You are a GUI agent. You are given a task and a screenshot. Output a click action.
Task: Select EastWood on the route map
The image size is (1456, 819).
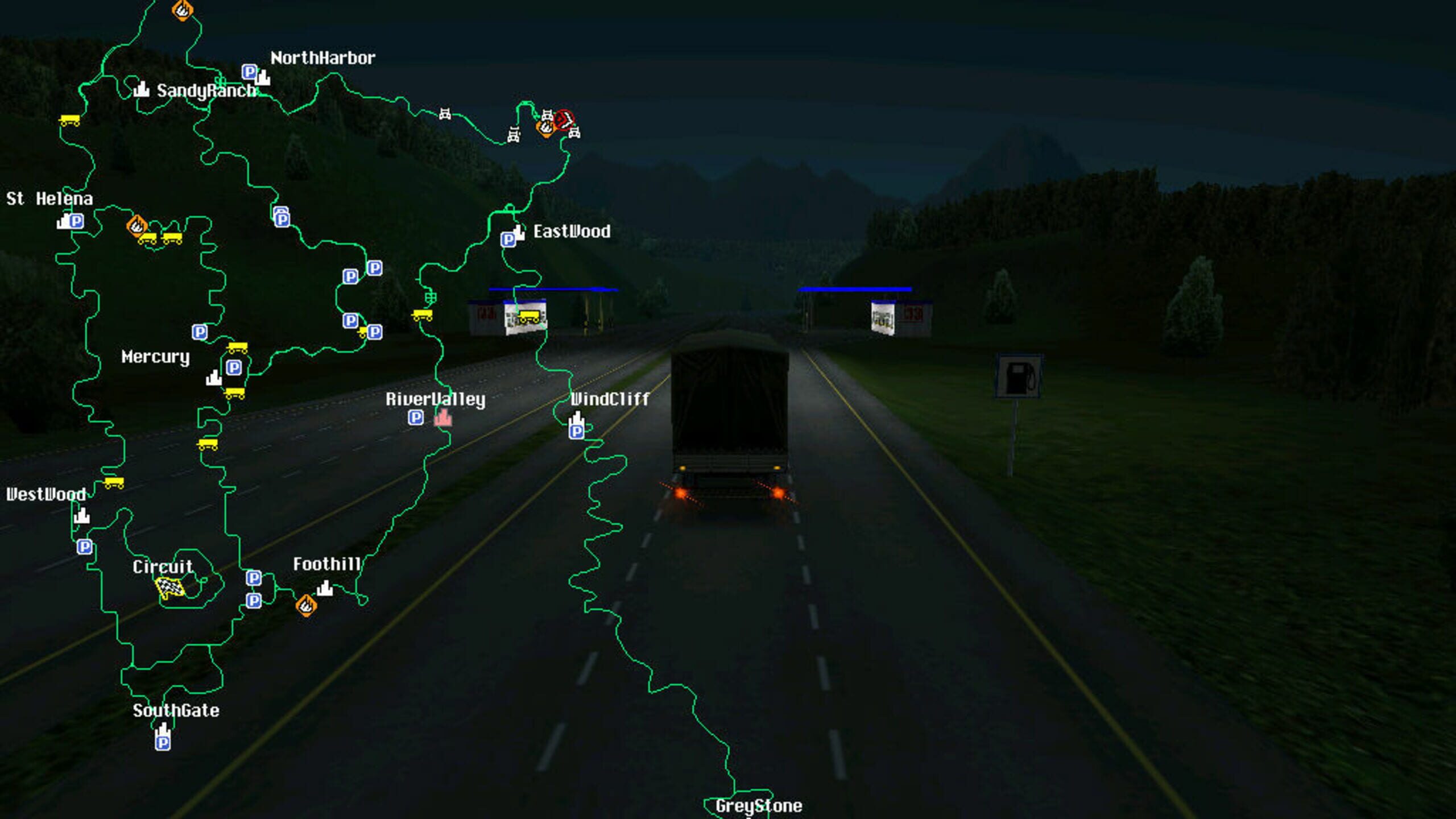coord(572,231)
